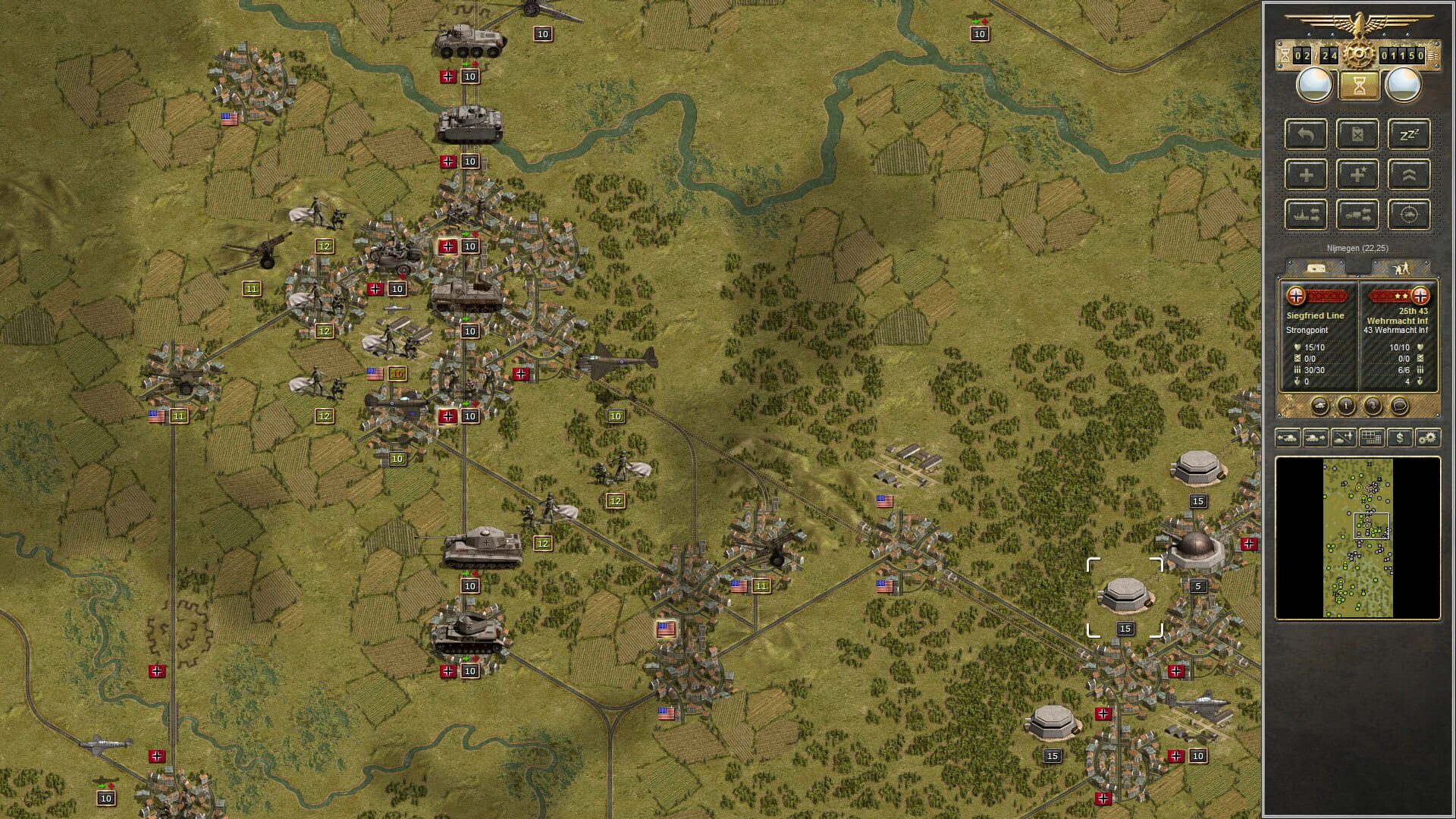This screenshot has height=819, width=1456.
Task: Click the hex grid overlay icon
Action: 1371,438
